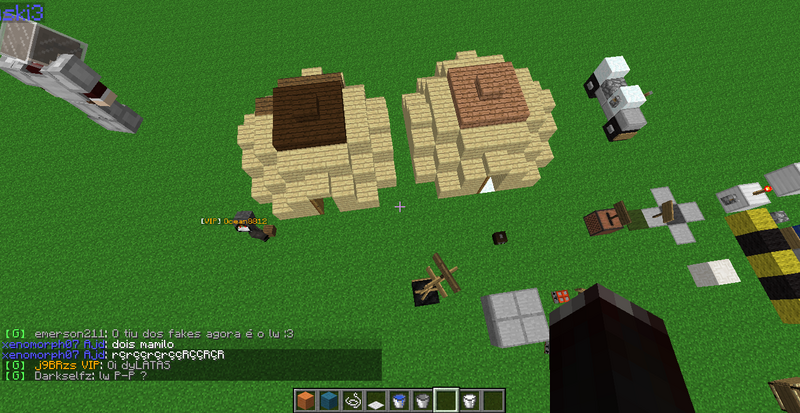Select the cyan block hotbar slot

pyautogui.click(x=329, y=401)
